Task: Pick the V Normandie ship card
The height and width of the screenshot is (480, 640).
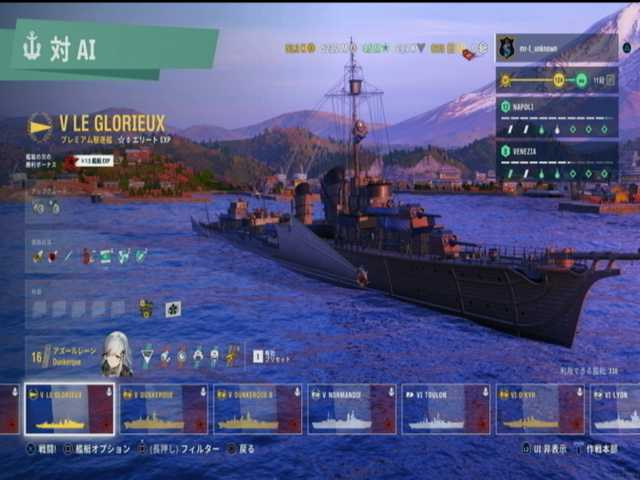Action: (351, 409)
